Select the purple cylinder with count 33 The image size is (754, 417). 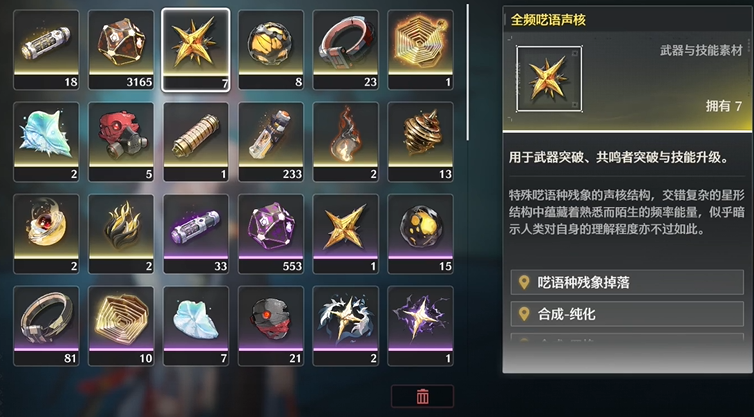pyautogui.click(x=196, y=228)
